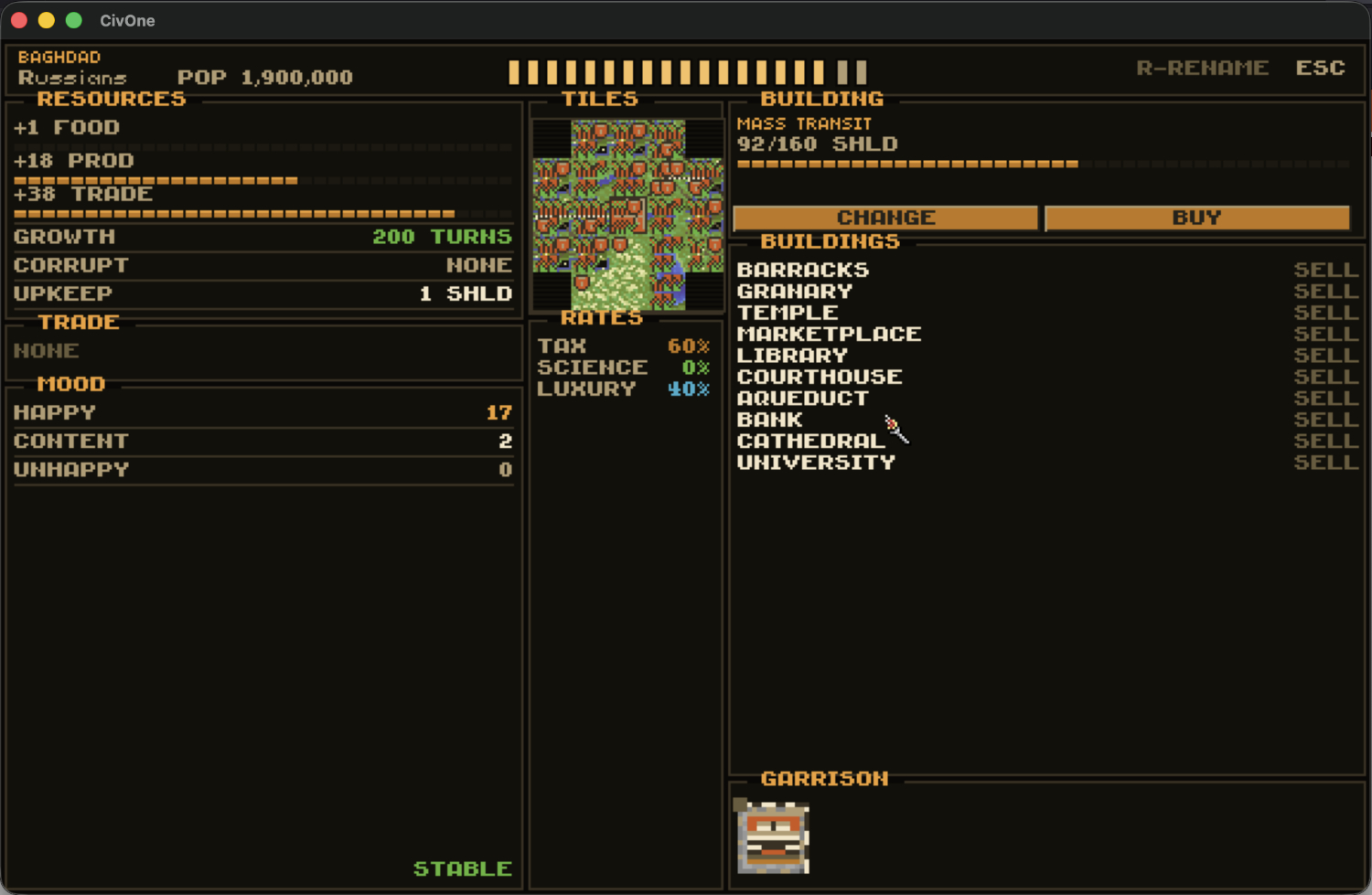Sell the Aqueduct building

coord(1325,399)
